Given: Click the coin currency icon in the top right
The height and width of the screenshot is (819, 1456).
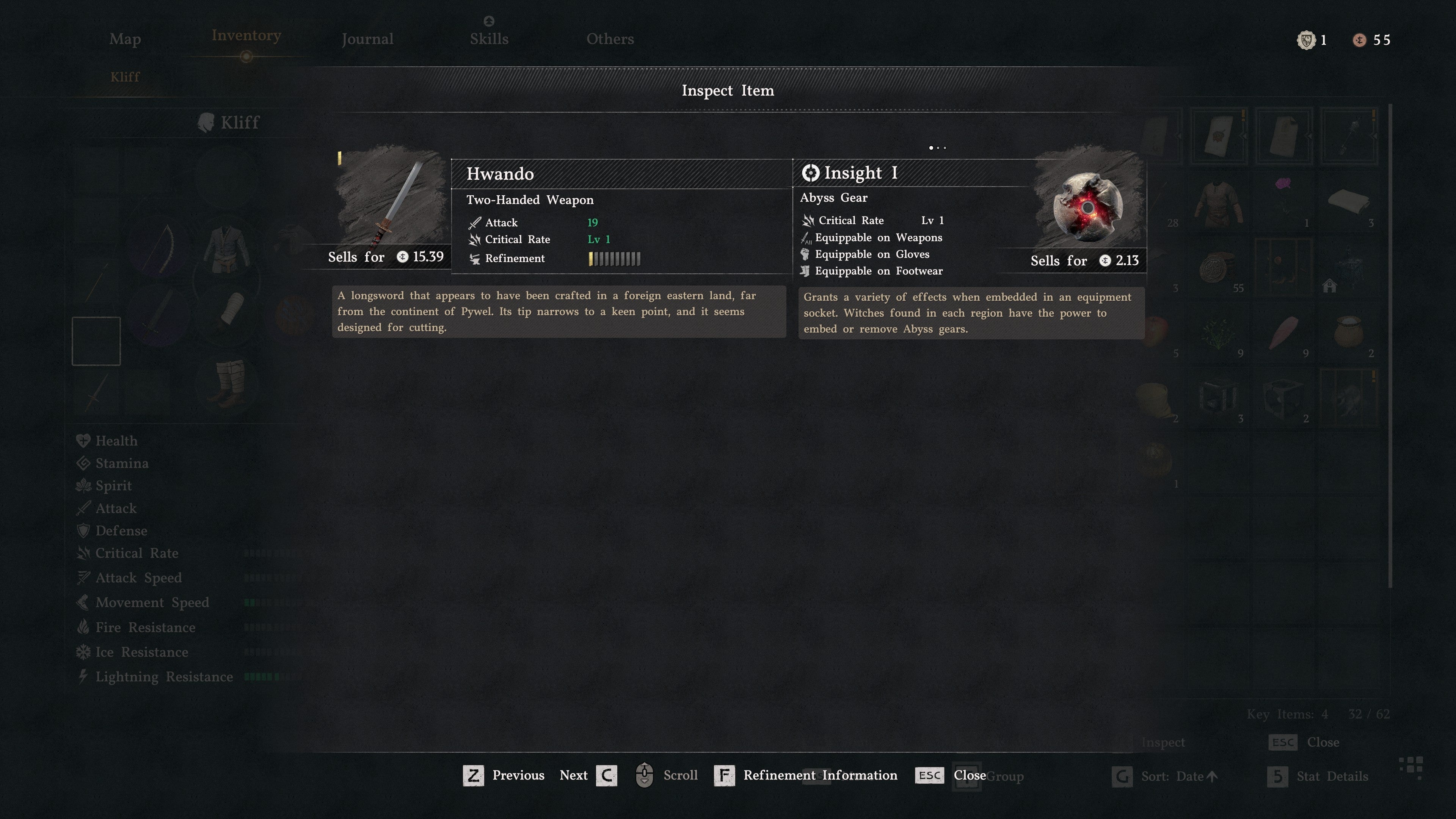Looking at the screenshot, I should point(1360,39).
